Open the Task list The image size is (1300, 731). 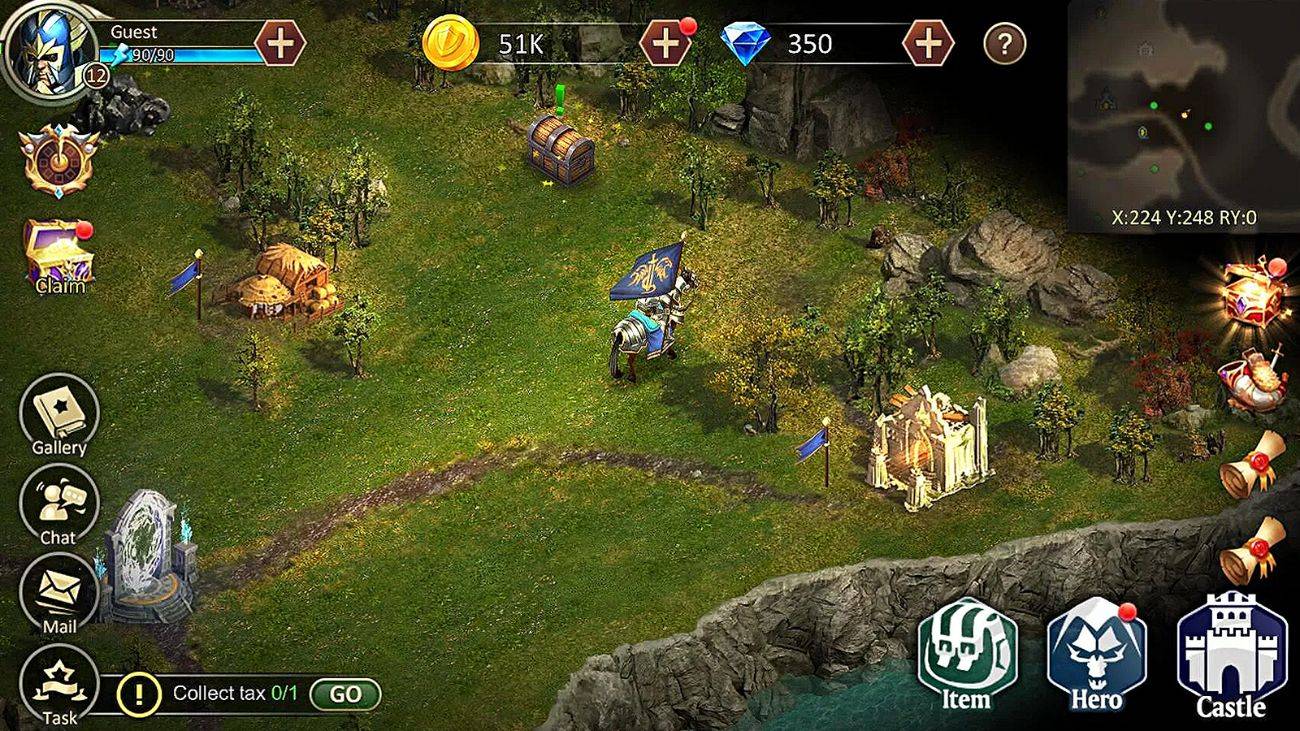(60, 680)
